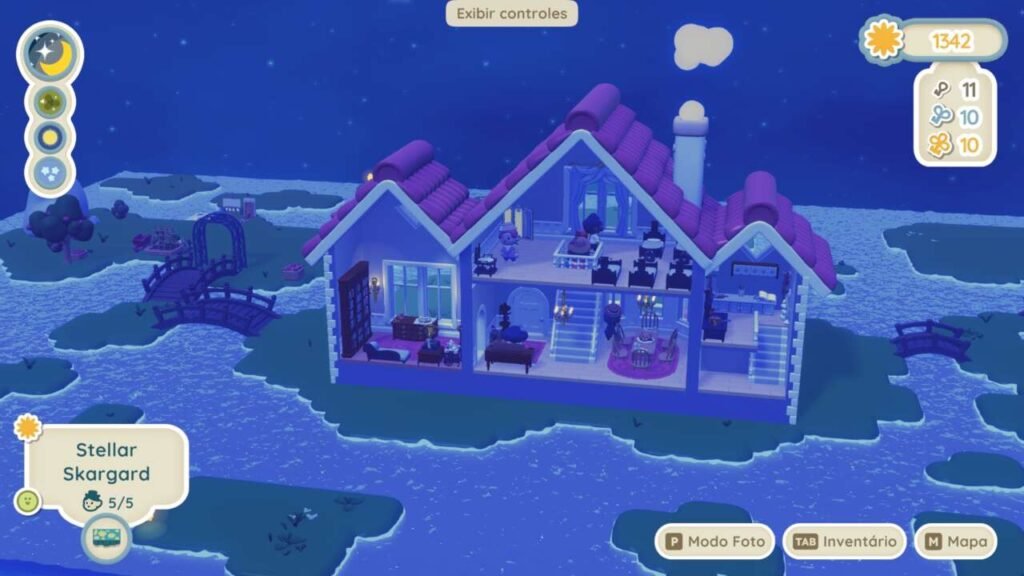Choose the green clover time-of-day icon
The height and width of the screenshot is (576, 1024).
tap(50, 102)
